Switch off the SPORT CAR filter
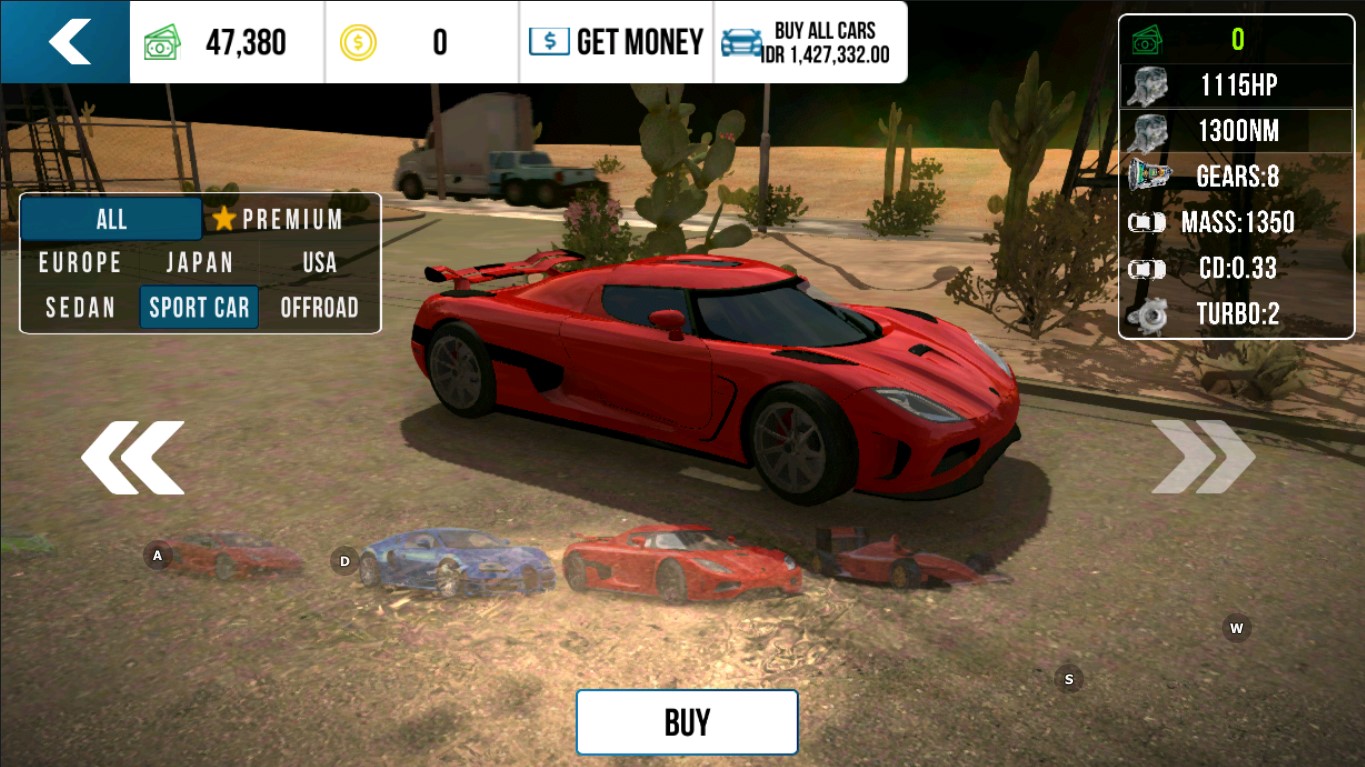Screen dimensions: 1365x767 (x=199, y=308)
